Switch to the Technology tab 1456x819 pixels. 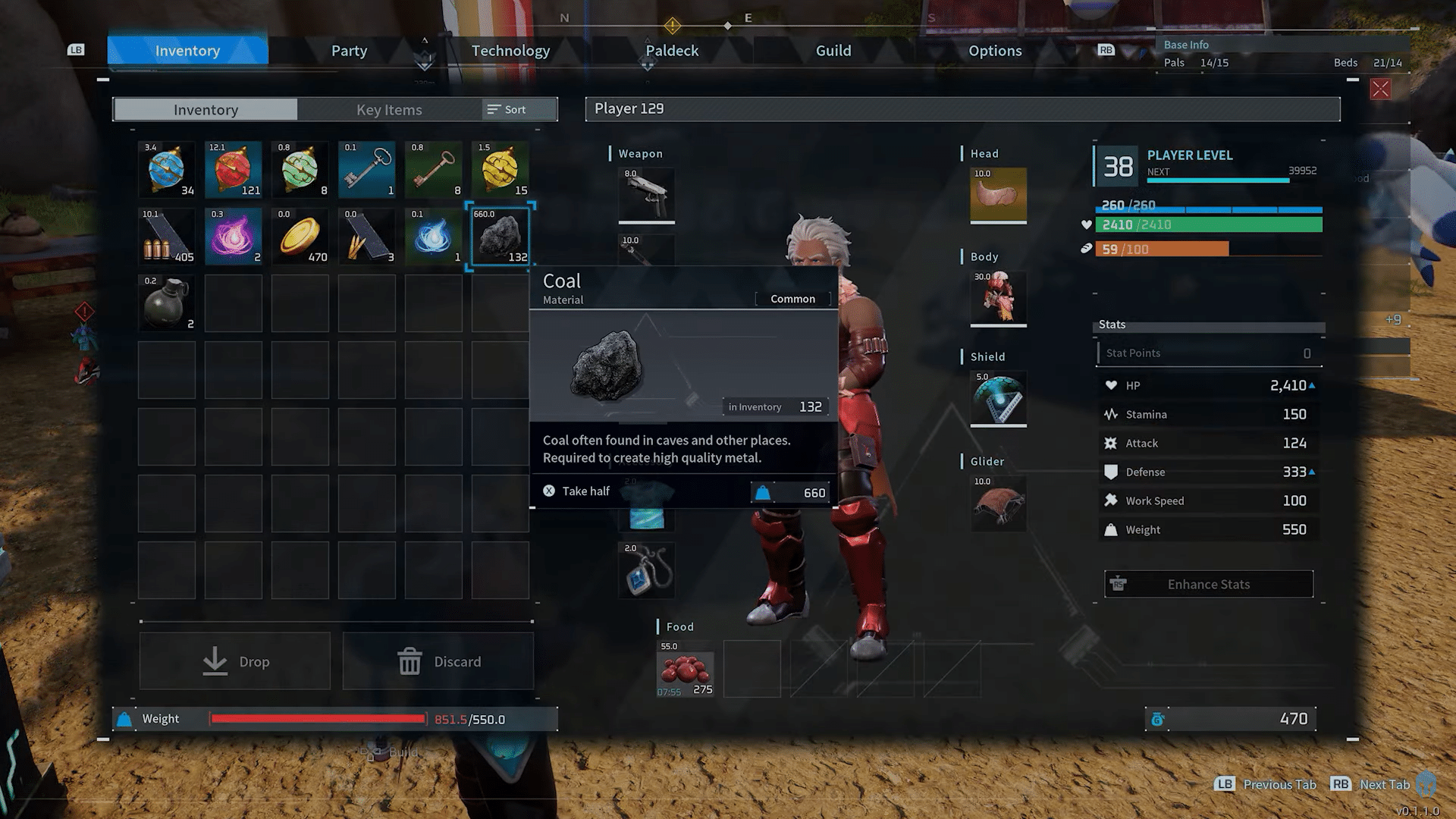[510, 50]
